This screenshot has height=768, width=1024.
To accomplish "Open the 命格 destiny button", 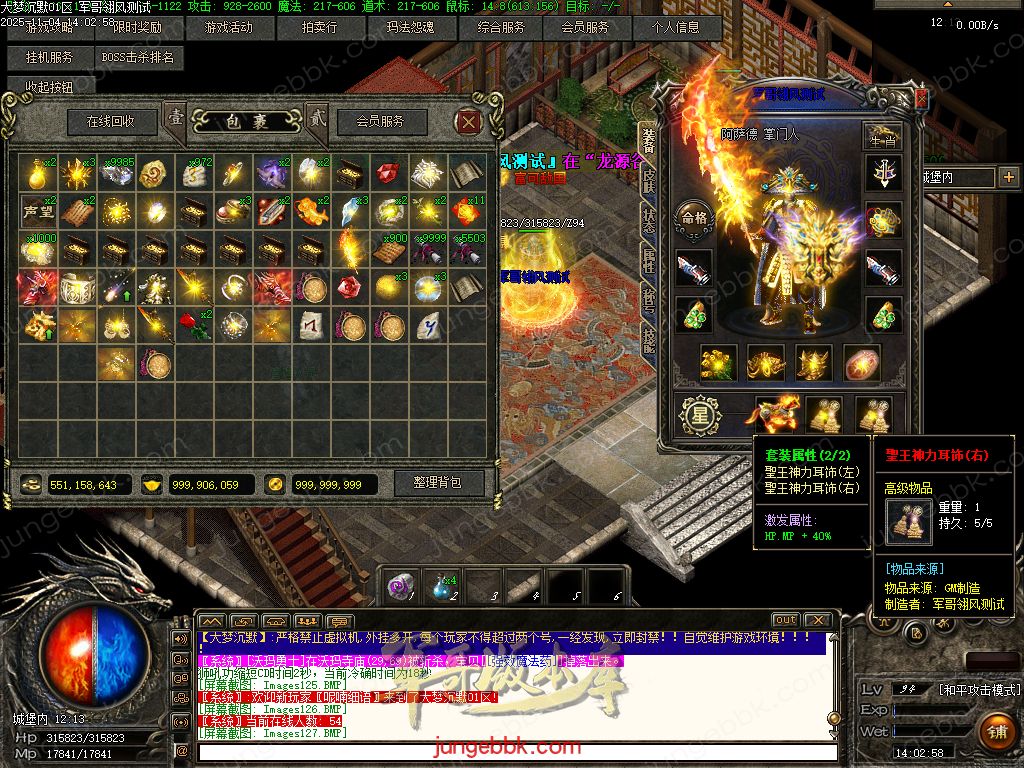I will (693, 217).
